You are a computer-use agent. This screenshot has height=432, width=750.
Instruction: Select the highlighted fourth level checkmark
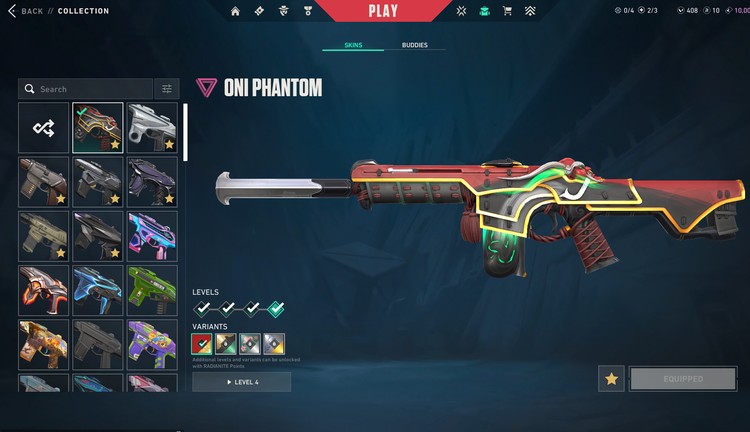coord(275,309)
